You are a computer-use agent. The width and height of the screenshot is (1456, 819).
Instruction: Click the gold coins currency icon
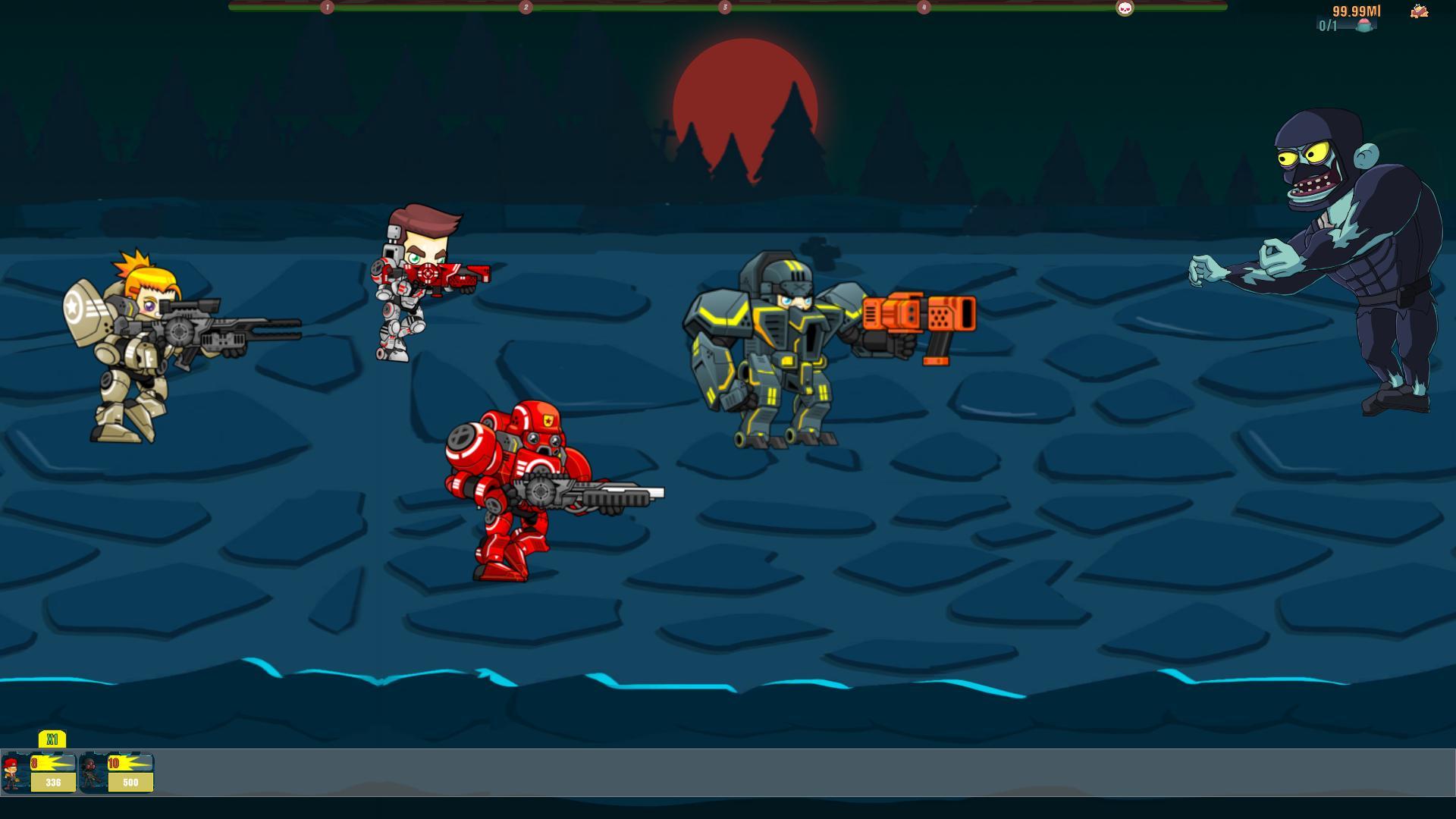coord(1418,11)
